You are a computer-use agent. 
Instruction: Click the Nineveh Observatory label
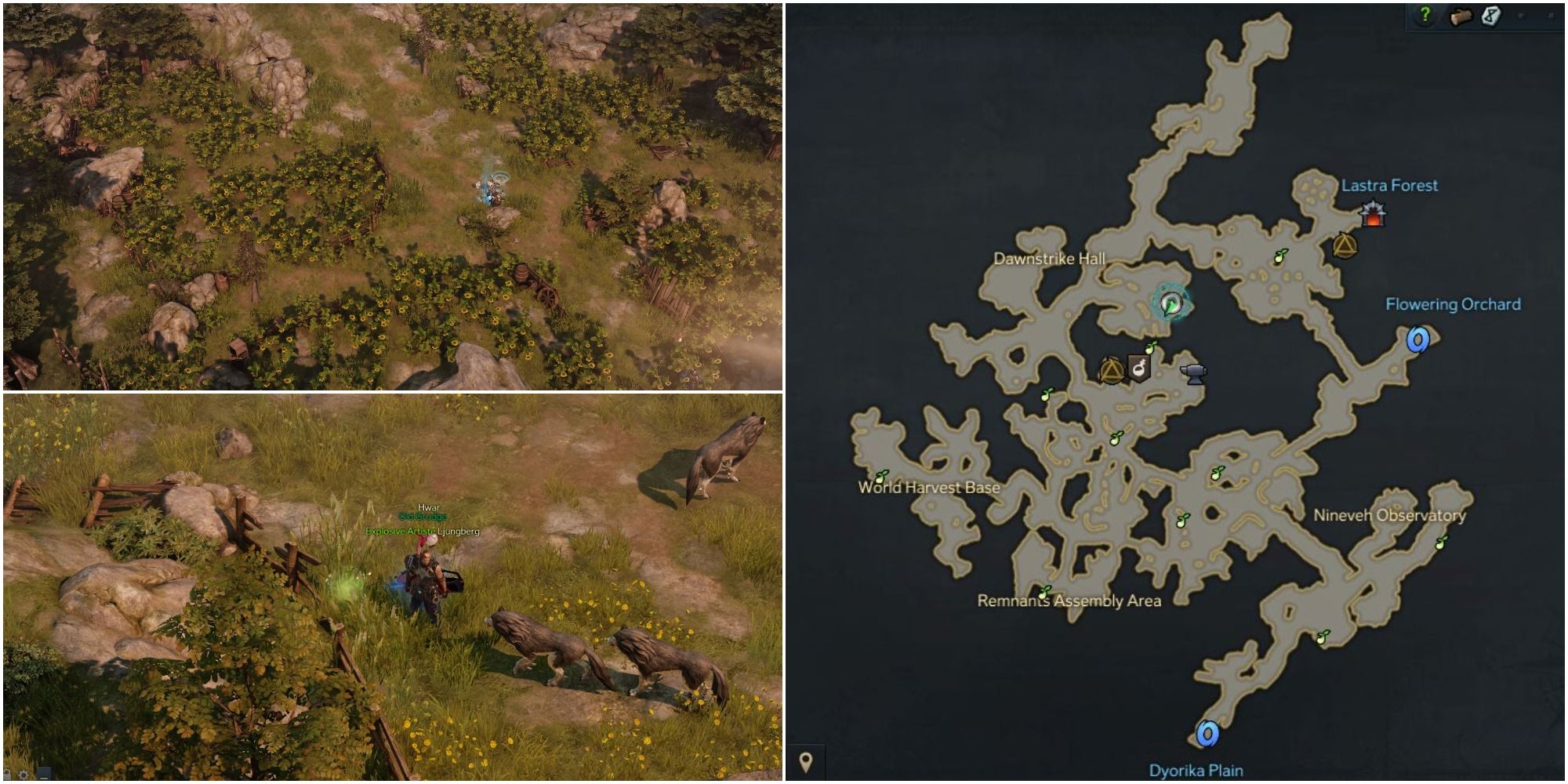pyautogui.click(x=1392, y=516)
